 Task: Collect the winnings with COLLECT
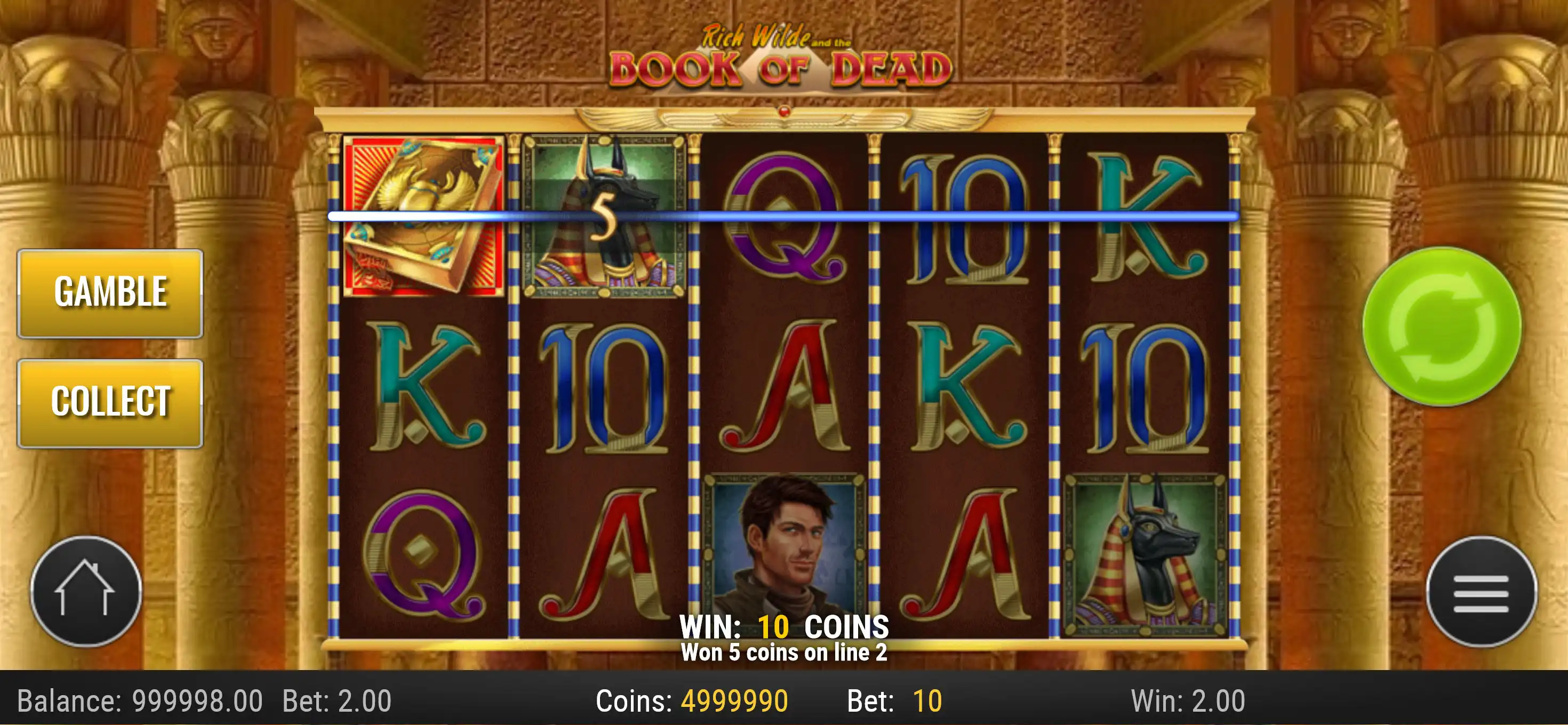click(110, 402)
